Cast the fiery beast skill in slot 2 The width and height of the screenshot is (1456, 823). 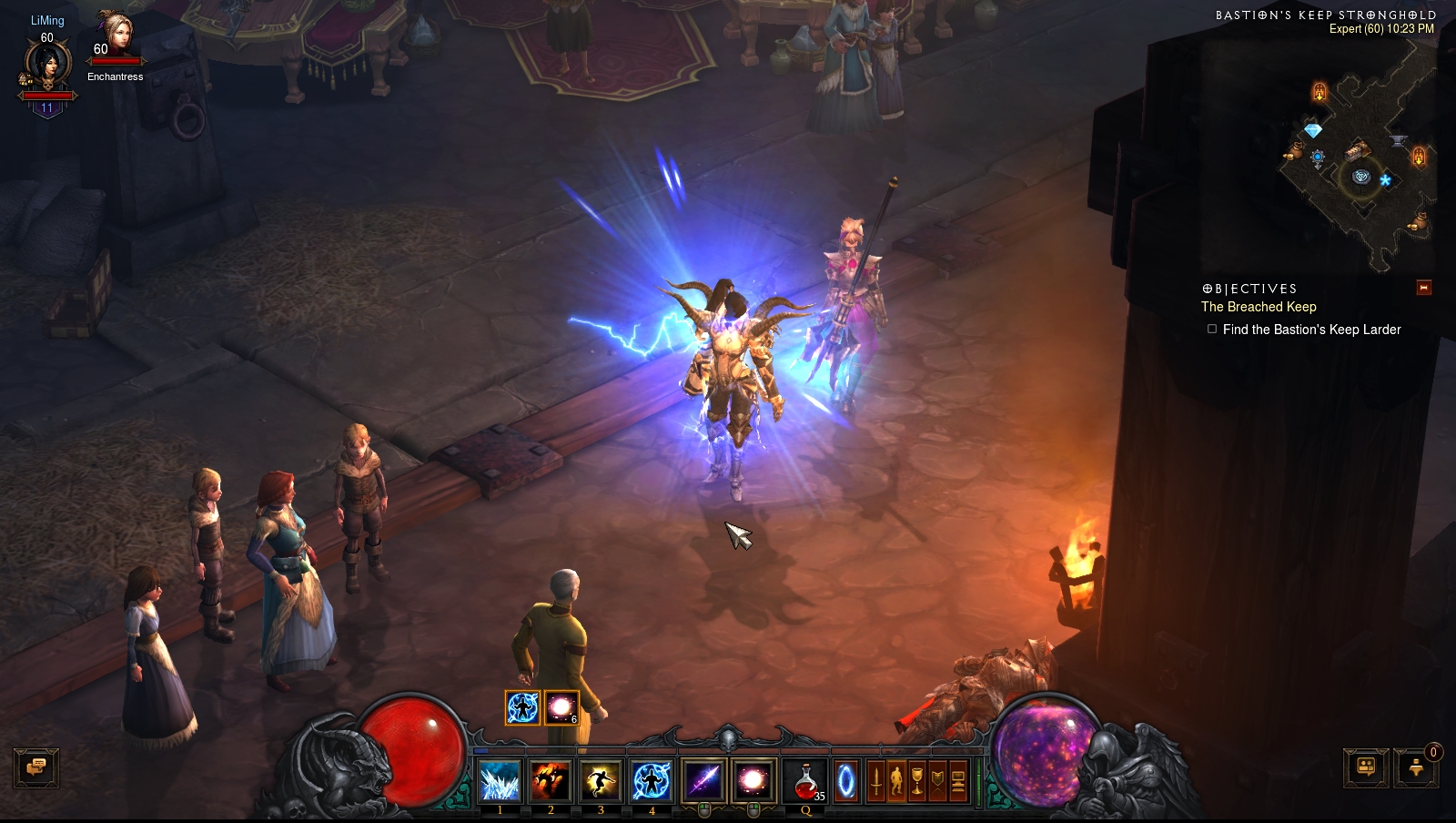pyautogui.click(x=550, y=781)
